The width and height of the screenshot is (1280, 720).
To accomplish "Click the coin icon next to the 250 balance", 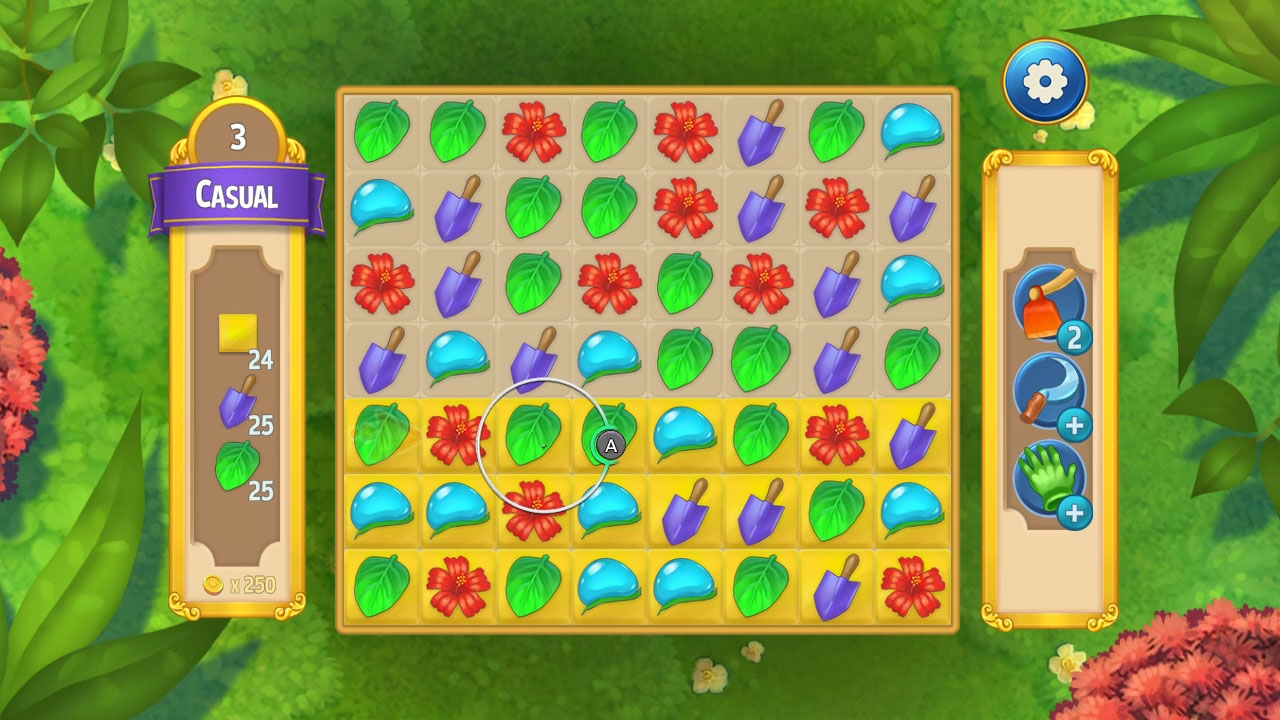I will 214,586.
